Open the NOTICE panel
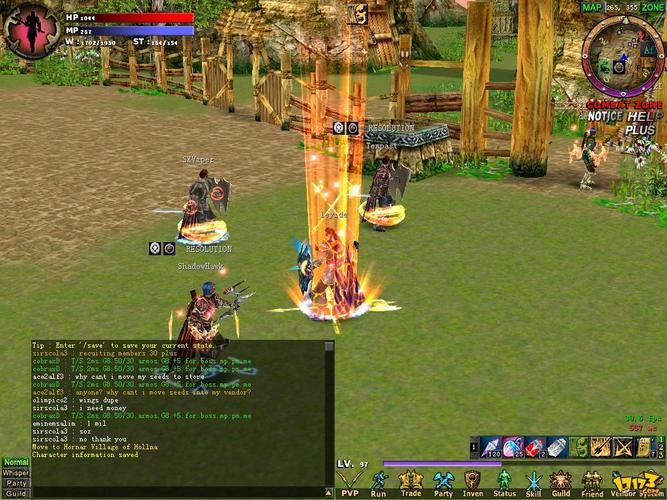 pos(603,117)
